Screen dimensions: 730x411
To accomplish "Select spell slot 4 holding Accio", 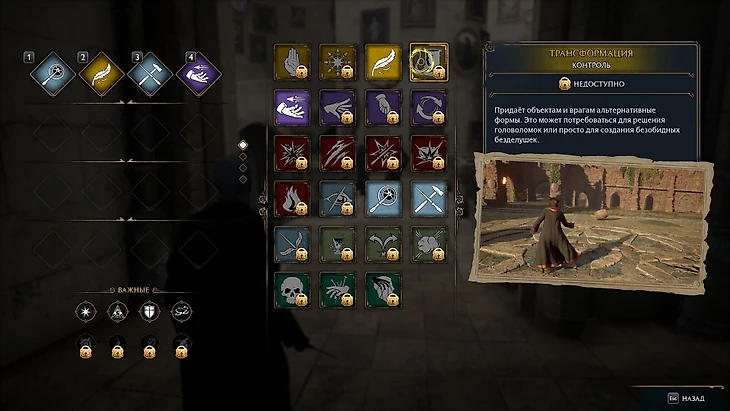I will pyautogui.click(x=198, y=73).
